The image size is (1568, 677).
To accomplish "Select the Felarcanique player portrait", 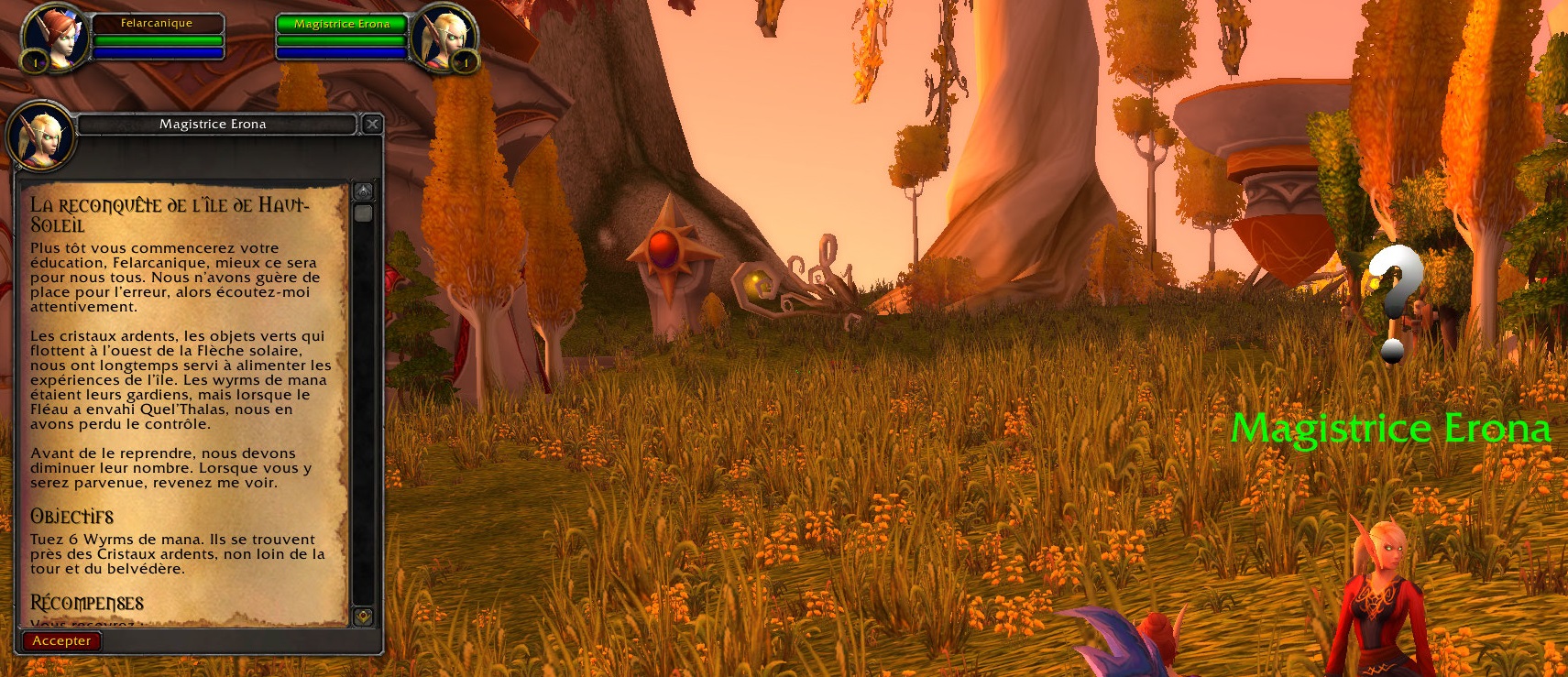I will 55,38.
